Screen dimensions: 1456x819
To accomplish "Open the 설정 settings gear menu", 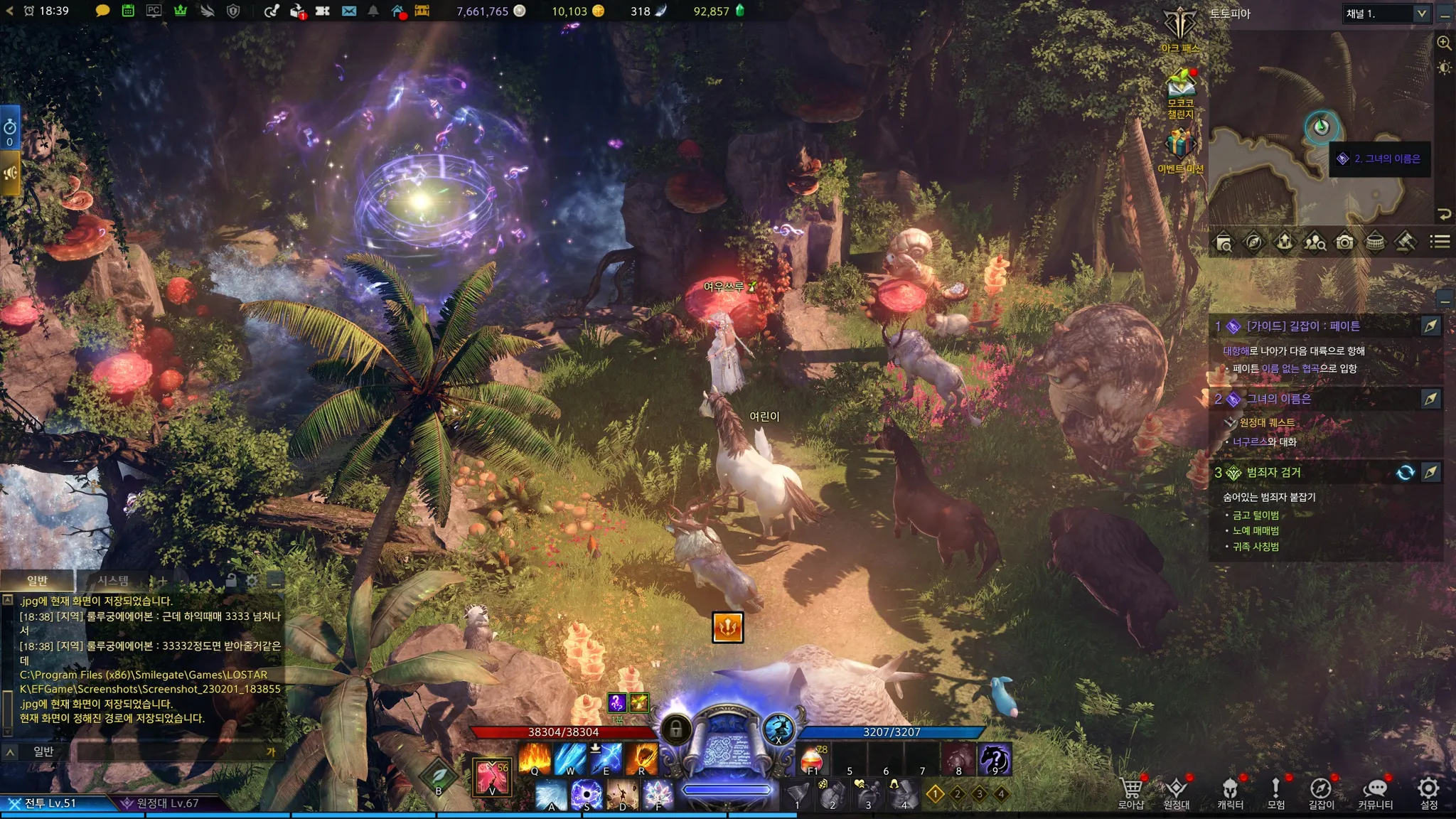I will click(1428, 791).
